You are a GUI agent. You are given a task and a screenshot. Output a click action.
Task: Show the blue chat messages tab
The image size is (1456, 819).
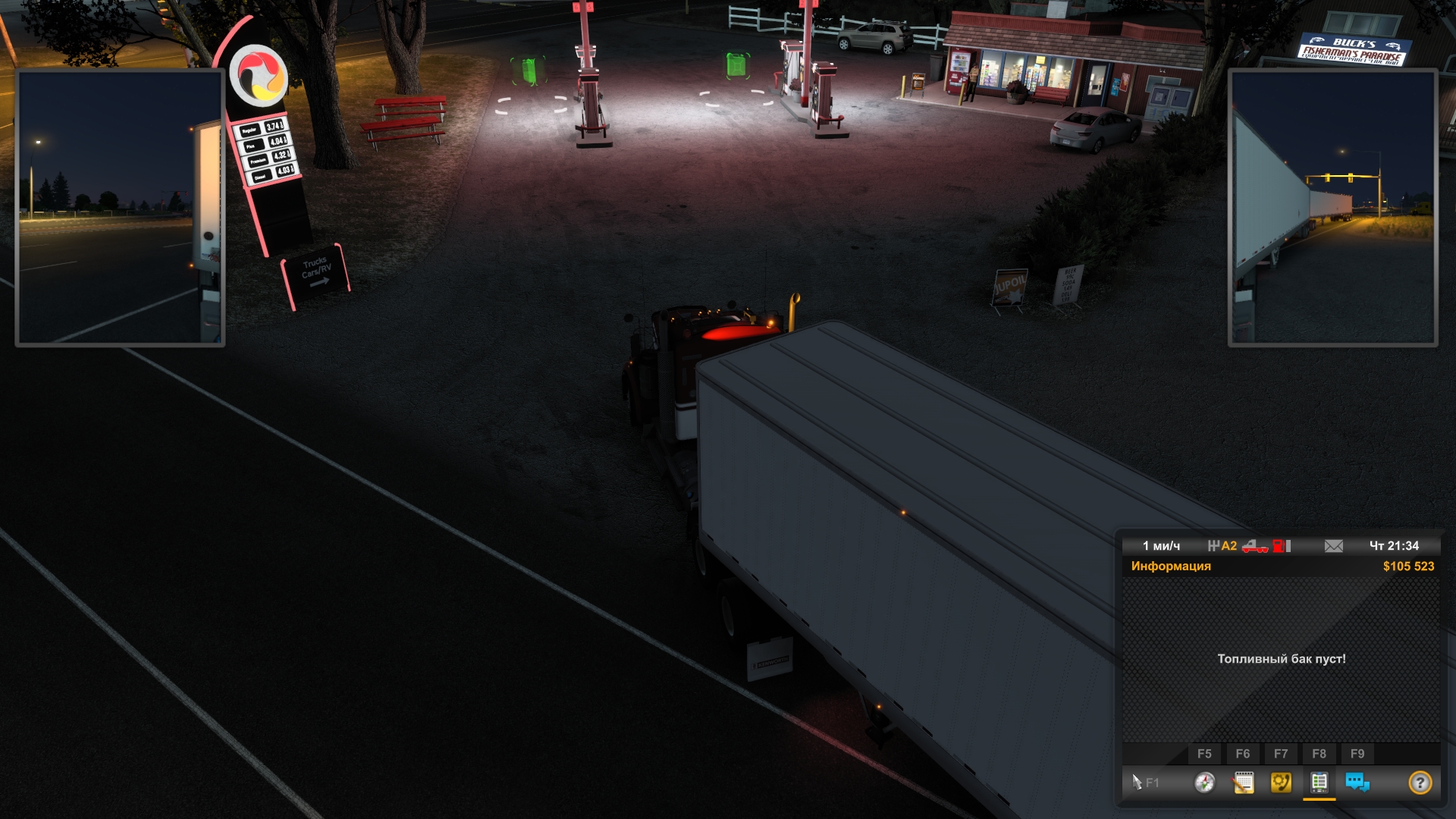[x=1357, y=782]
